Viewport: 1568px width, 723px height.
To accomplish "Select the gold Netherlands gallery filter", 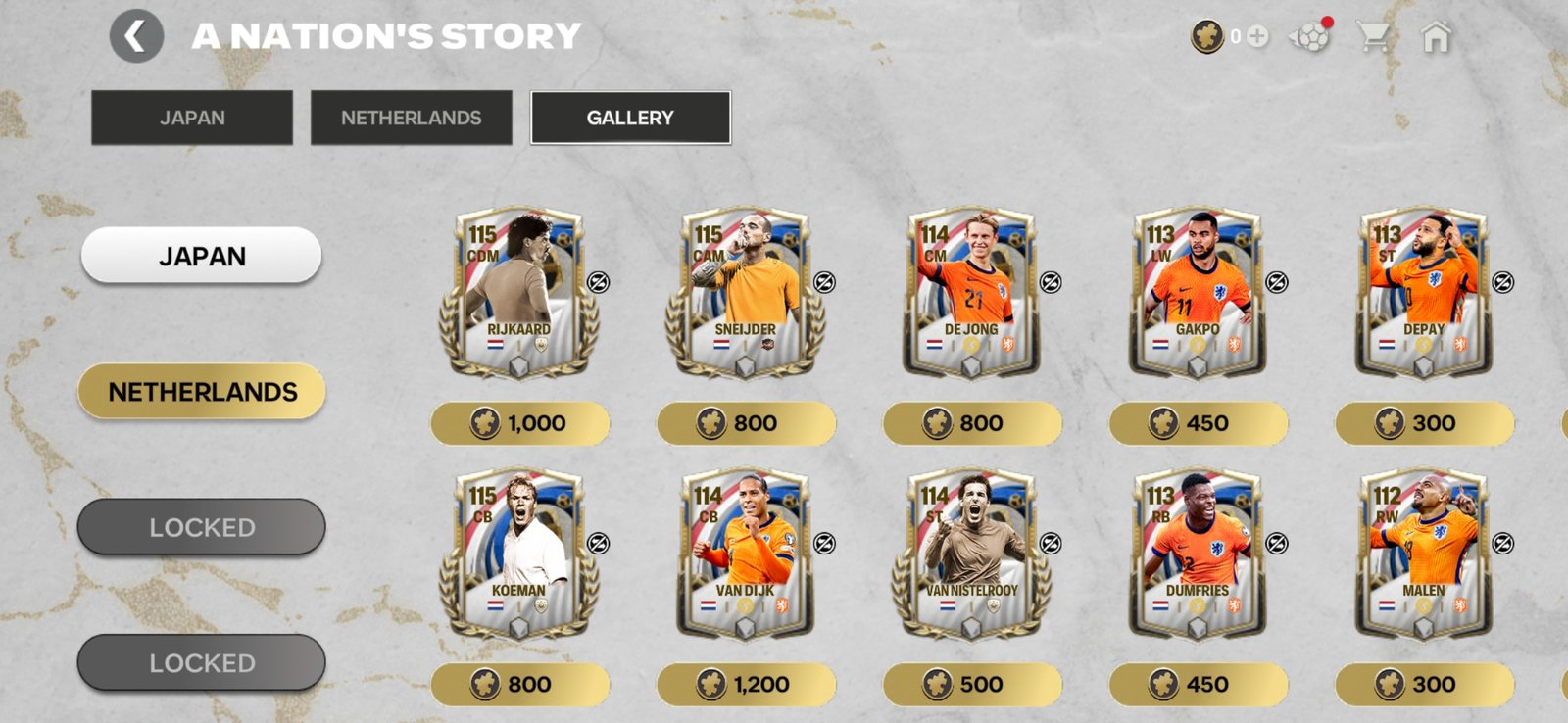I will (202, 392).
